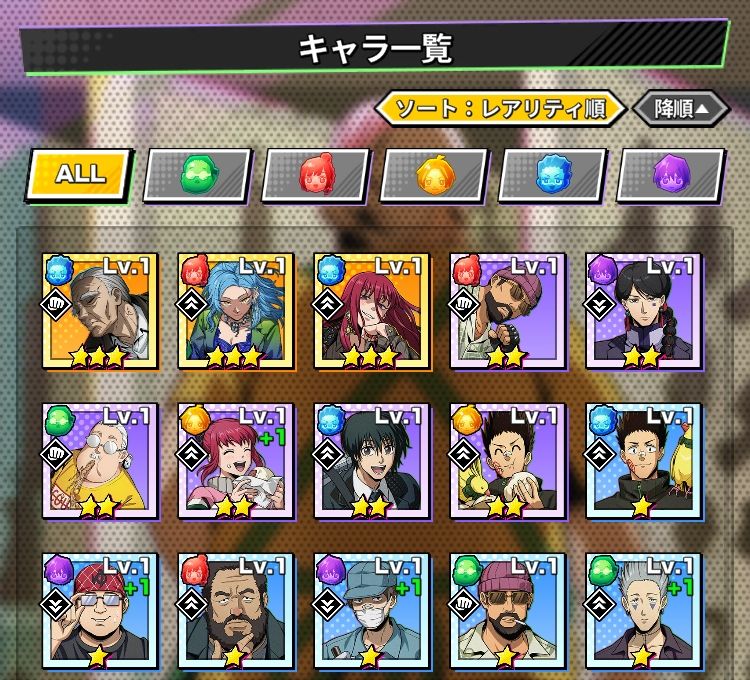Screen dimensions: 750x680
Task: Open the rarity sort order dropdown
Action: 500,108
